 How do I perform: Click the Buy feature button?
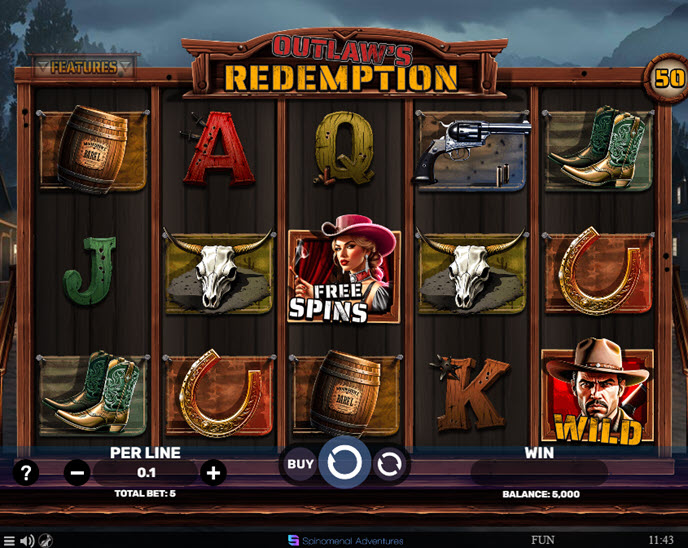(x=300, y=464)
